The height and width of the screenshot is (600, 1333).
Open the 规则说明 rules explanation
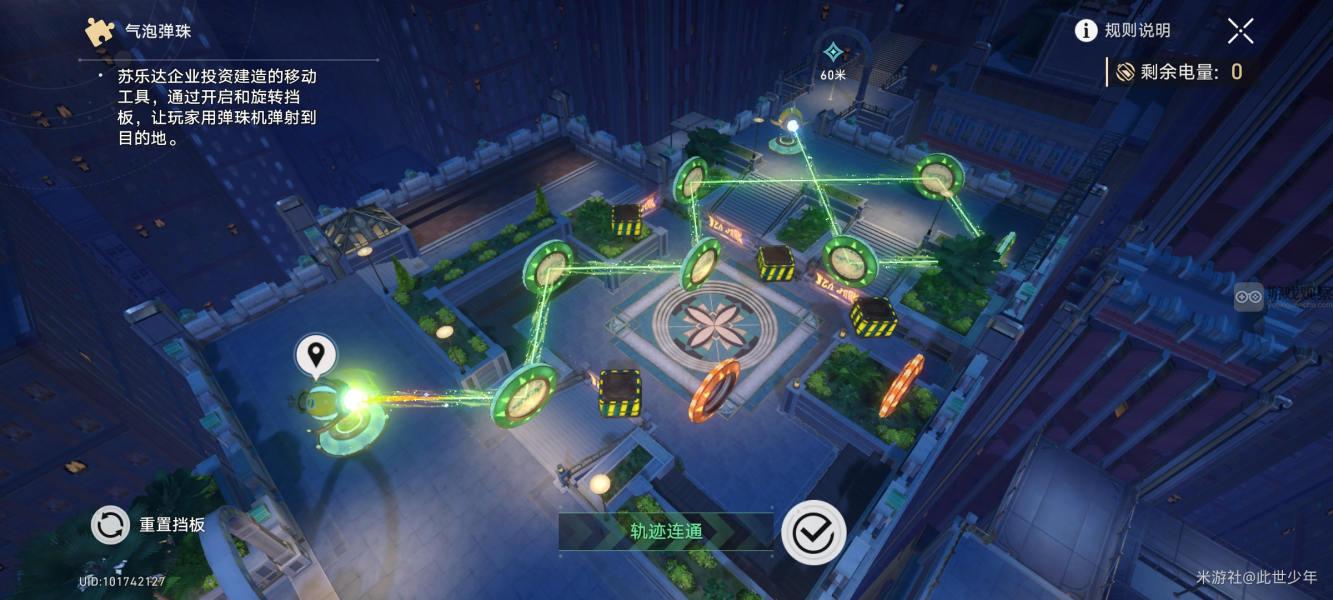pyautogui.click(x=1122, y=31)
